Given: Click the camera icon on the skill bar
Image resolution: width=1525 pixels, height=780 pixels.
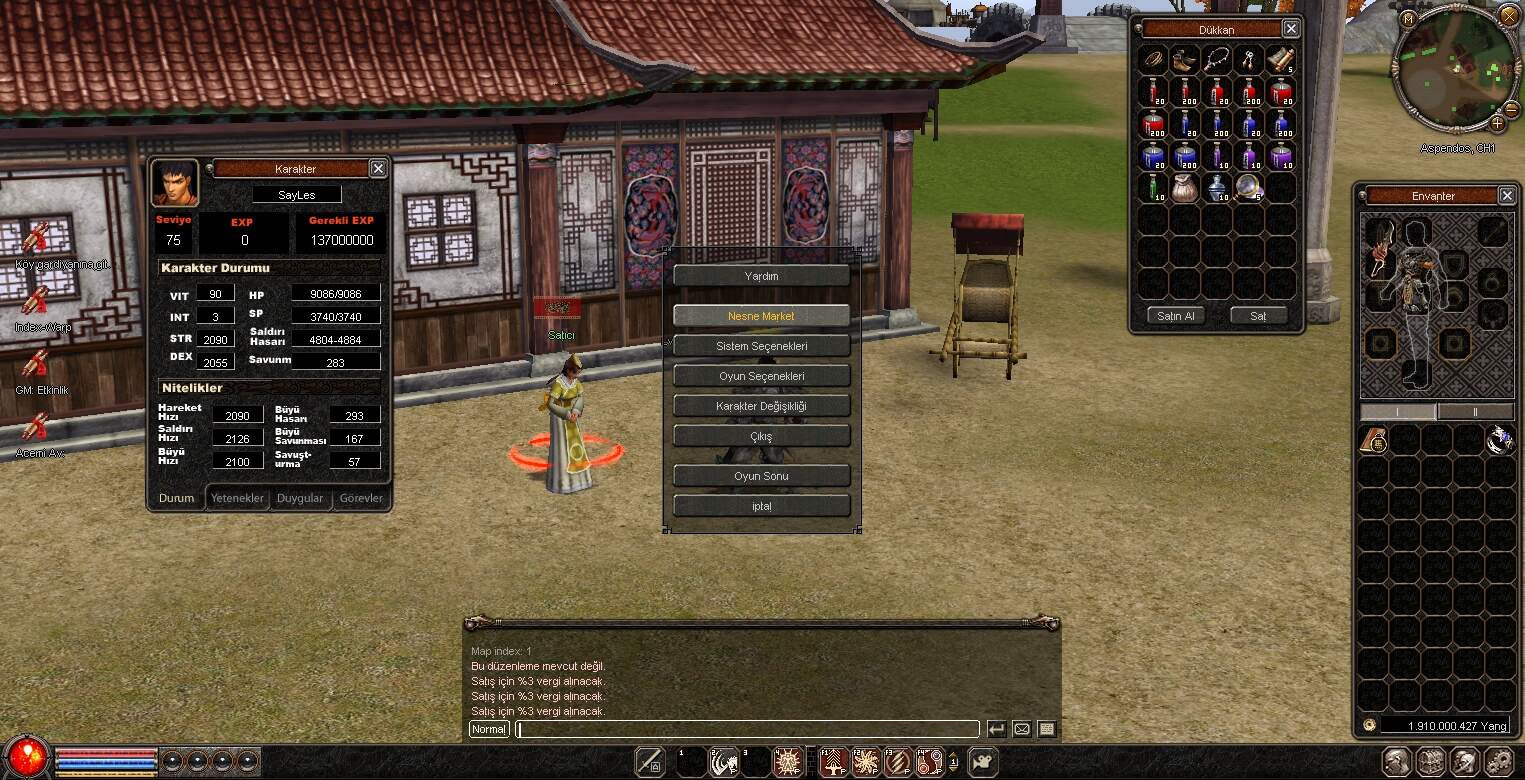Looking at the screenshot, I should click(x=984, y=762).
